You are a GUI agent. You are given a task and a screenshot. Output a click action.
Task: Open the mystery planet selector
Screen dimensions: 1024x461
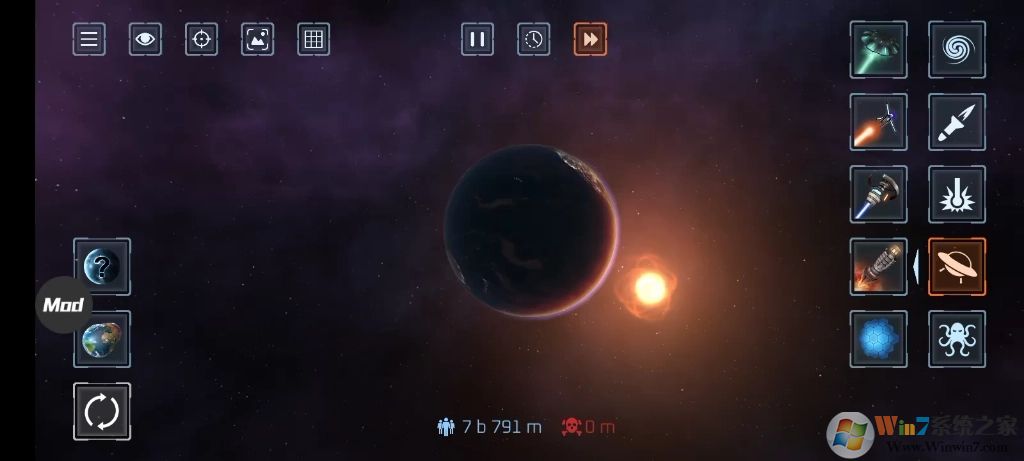[102, 266]
